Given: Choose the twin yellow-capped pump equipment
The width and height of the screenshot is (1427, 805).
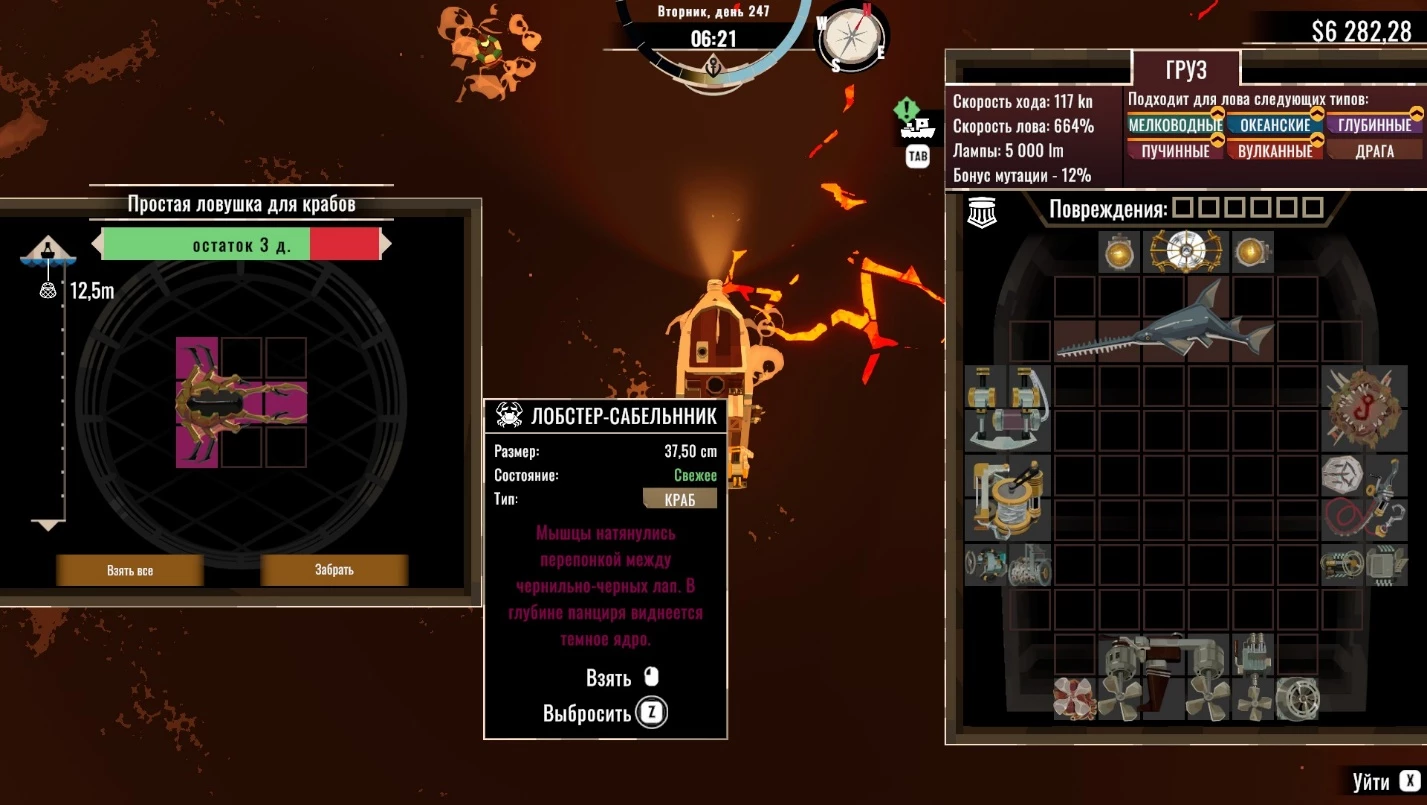Looking at the screenshot, I should [1008, 407].
